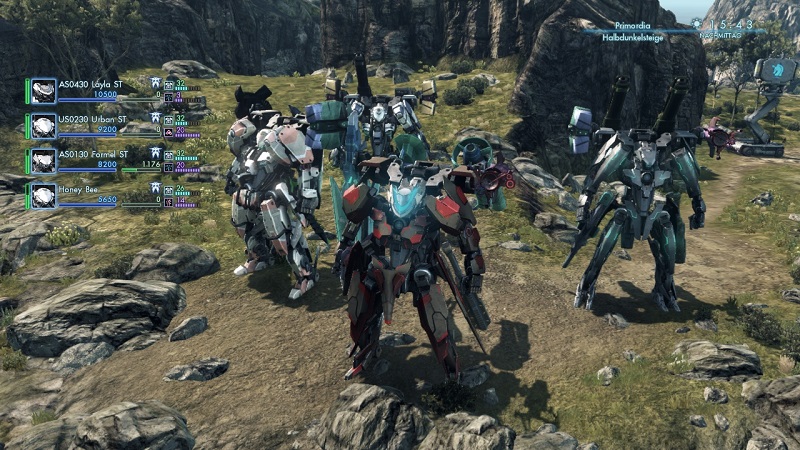Screen dimensions: 800x450
Task: Select the US0230 Urban ST party portrait
Action: (x=43, y=126)
